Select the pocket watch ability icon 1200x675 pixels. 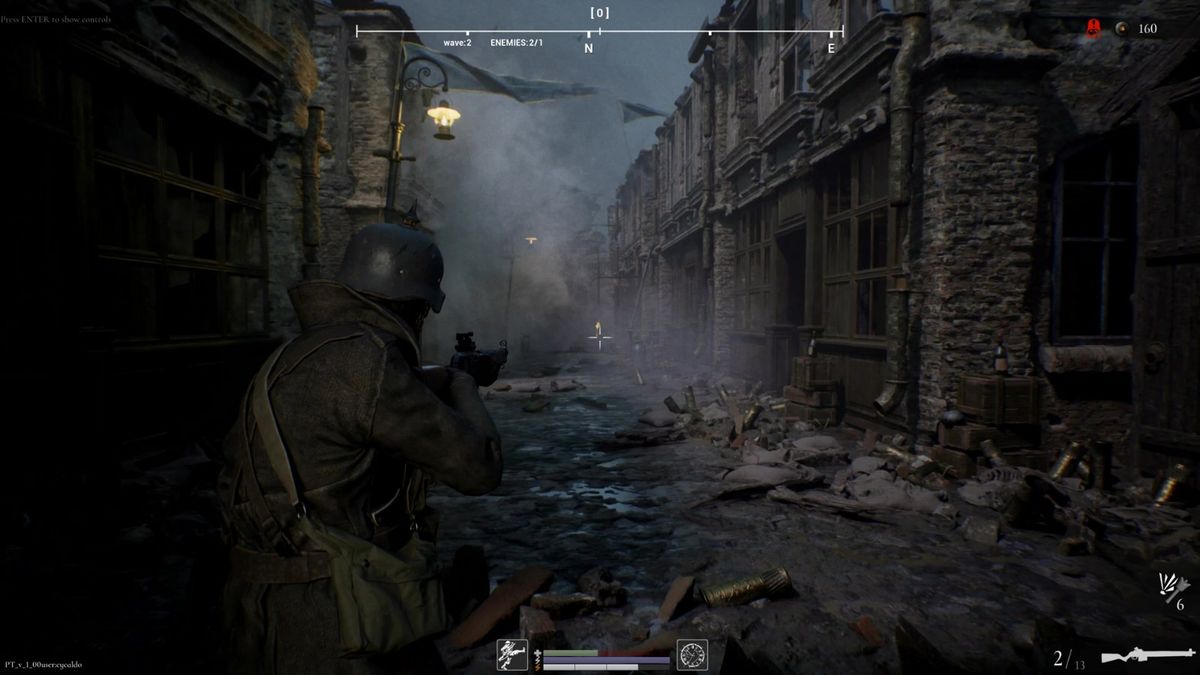coord(692,654)
